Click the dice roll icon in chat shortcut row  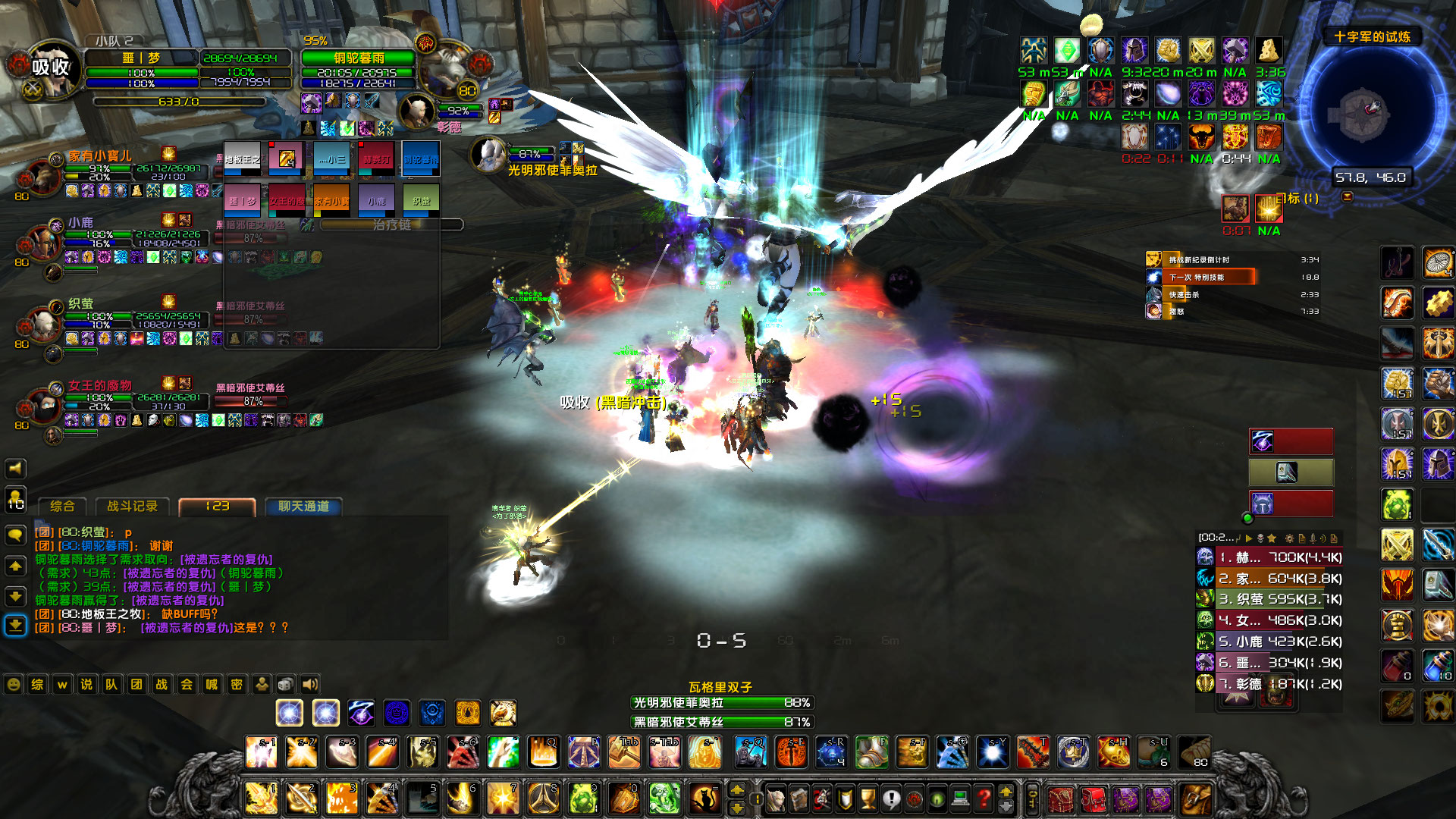coord(286,684)
